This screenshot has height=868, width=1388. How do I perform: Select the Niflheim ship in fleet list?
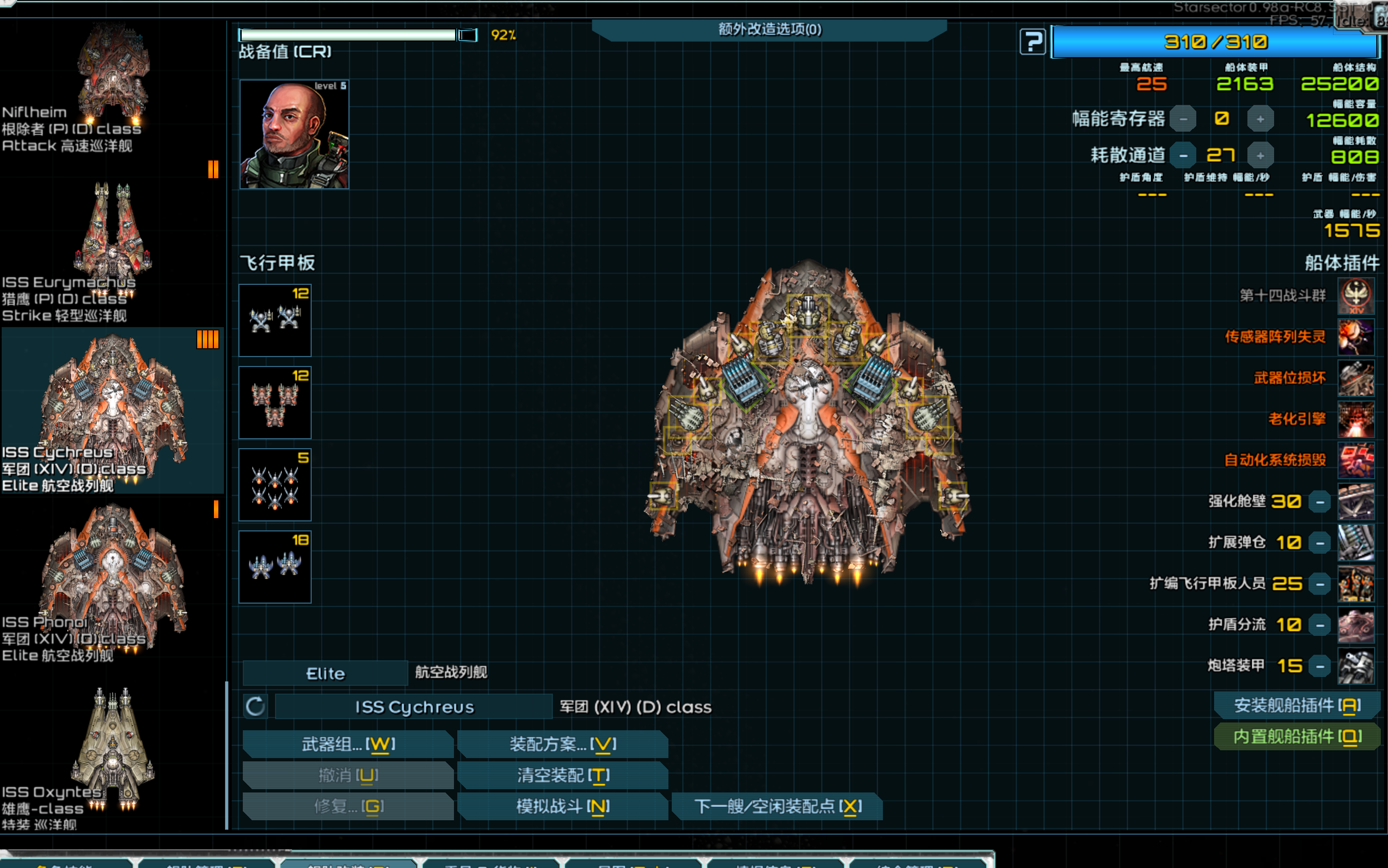tap(112, 86)
